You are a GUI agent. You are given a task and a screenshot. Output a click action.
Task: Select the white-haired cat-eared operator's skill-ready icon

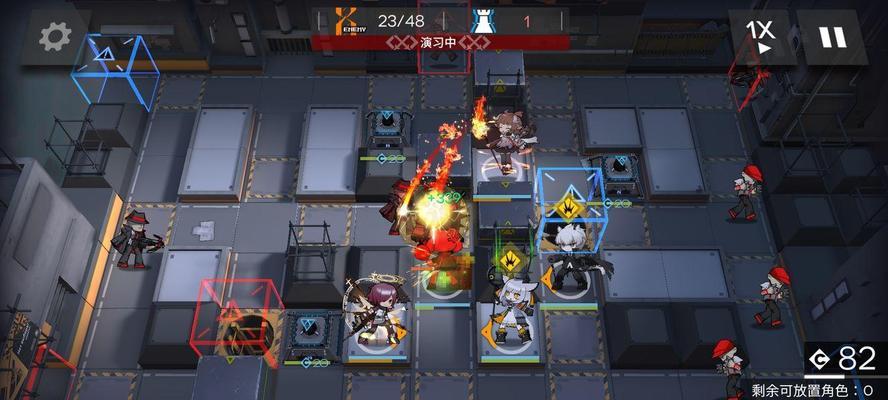coord(510,261)
